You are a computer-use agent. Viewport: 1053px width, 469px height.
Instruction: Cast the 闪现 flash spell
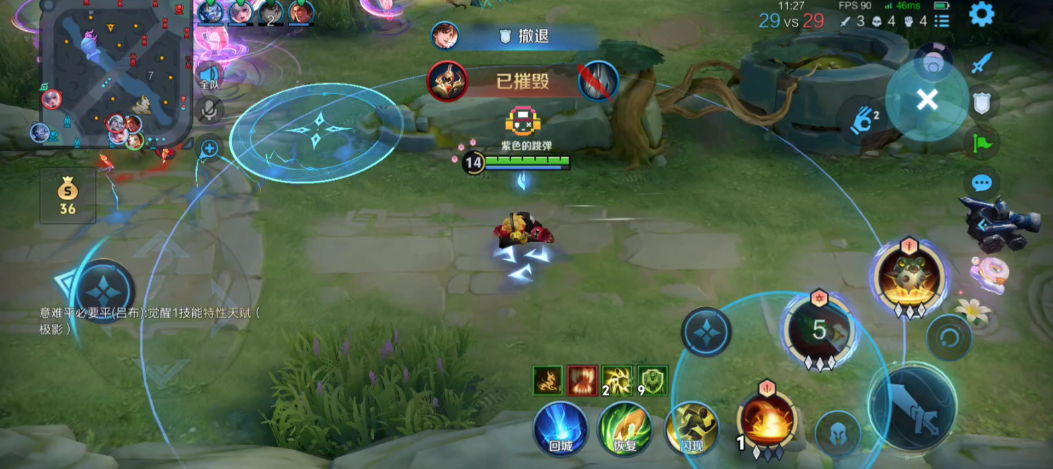(692, 429)
